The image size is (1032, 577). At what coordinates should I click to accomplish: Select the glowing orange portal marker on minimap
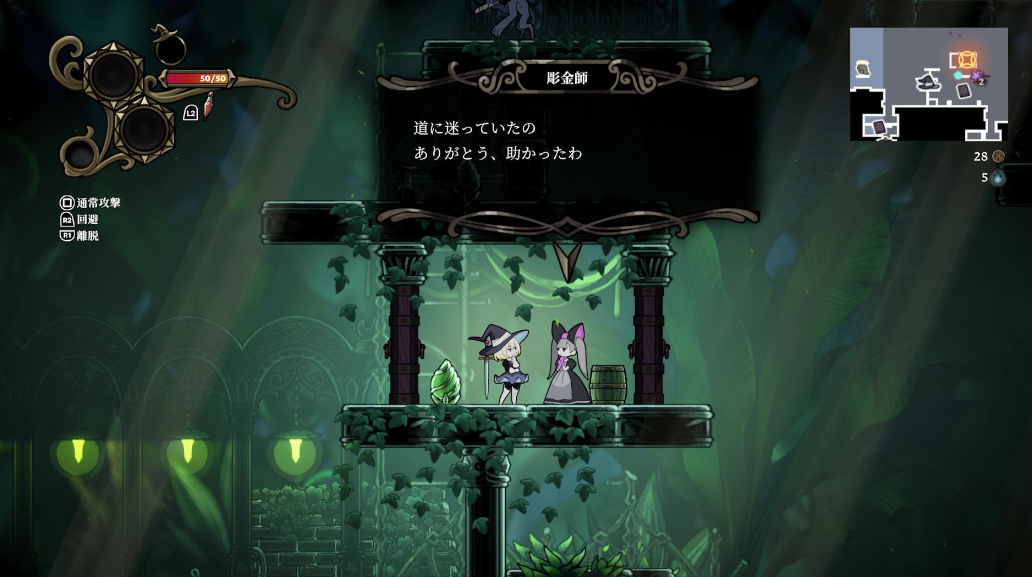(967, 59)
